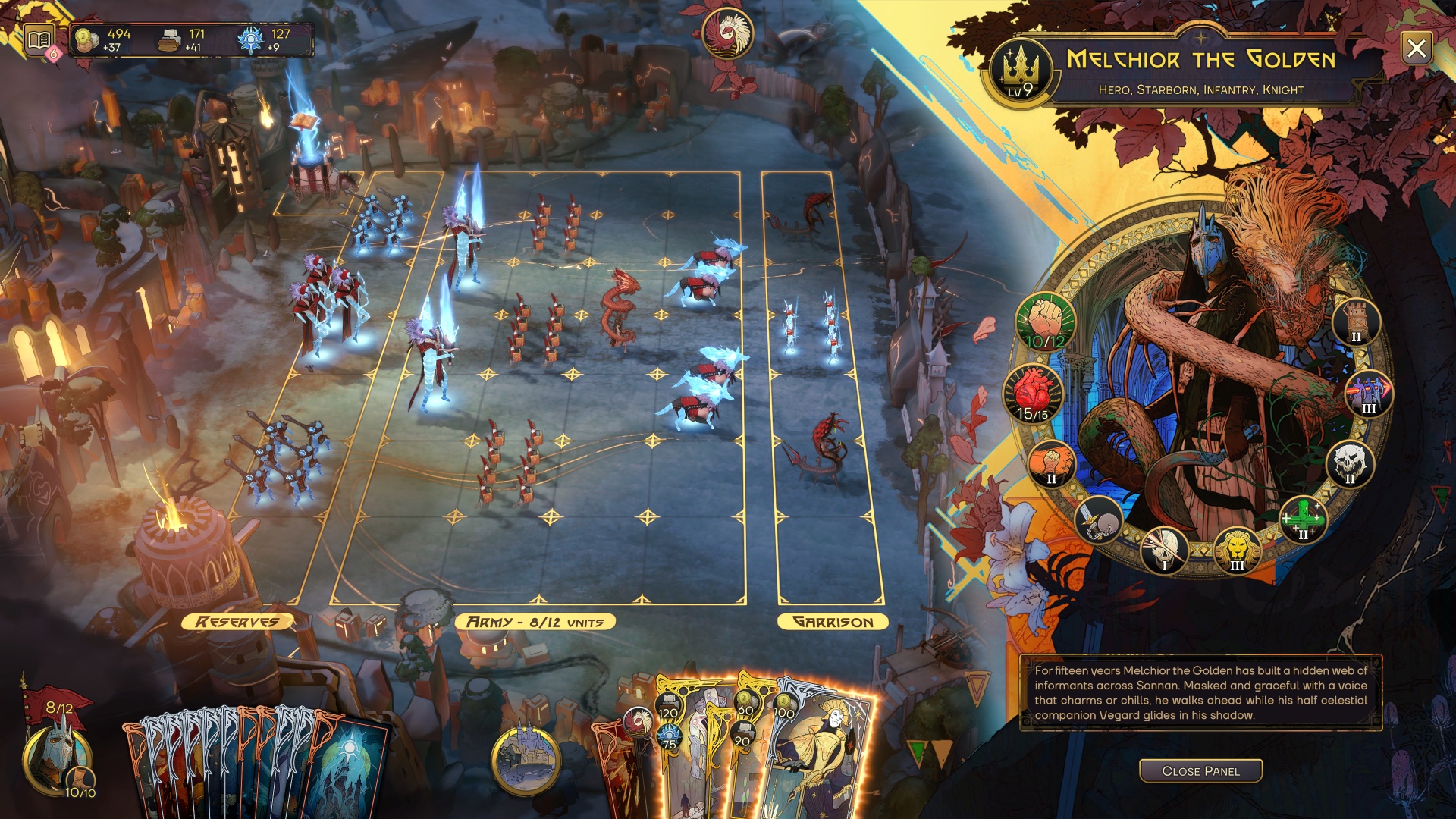This screenshot has height=819, width=1456.
Task: Close the Melchior hero panel with X
Action: pyautogui.click(x=1416, y=49)
